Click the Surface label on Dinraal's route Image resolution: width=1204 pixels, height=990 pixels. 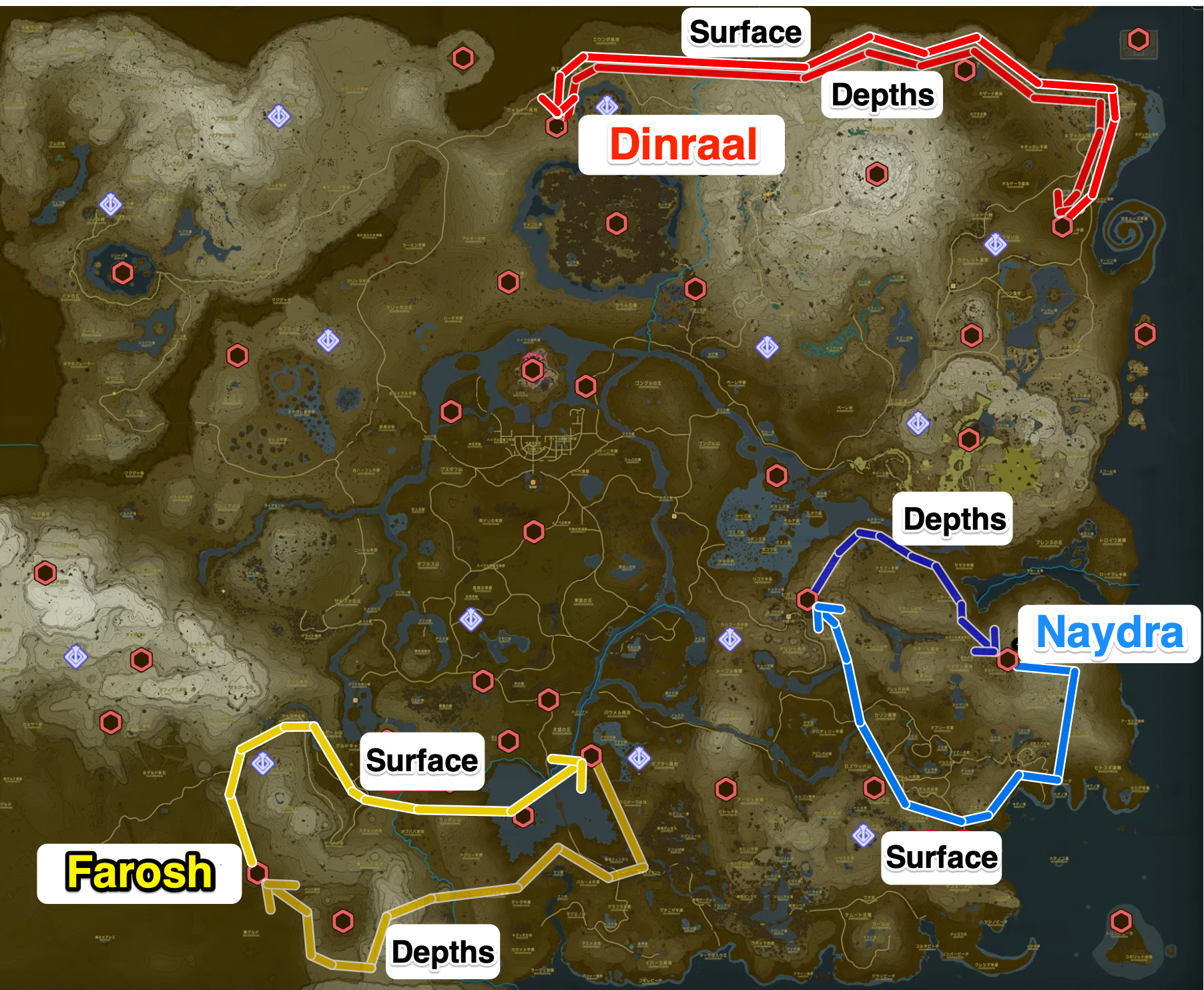click(744, 30)
